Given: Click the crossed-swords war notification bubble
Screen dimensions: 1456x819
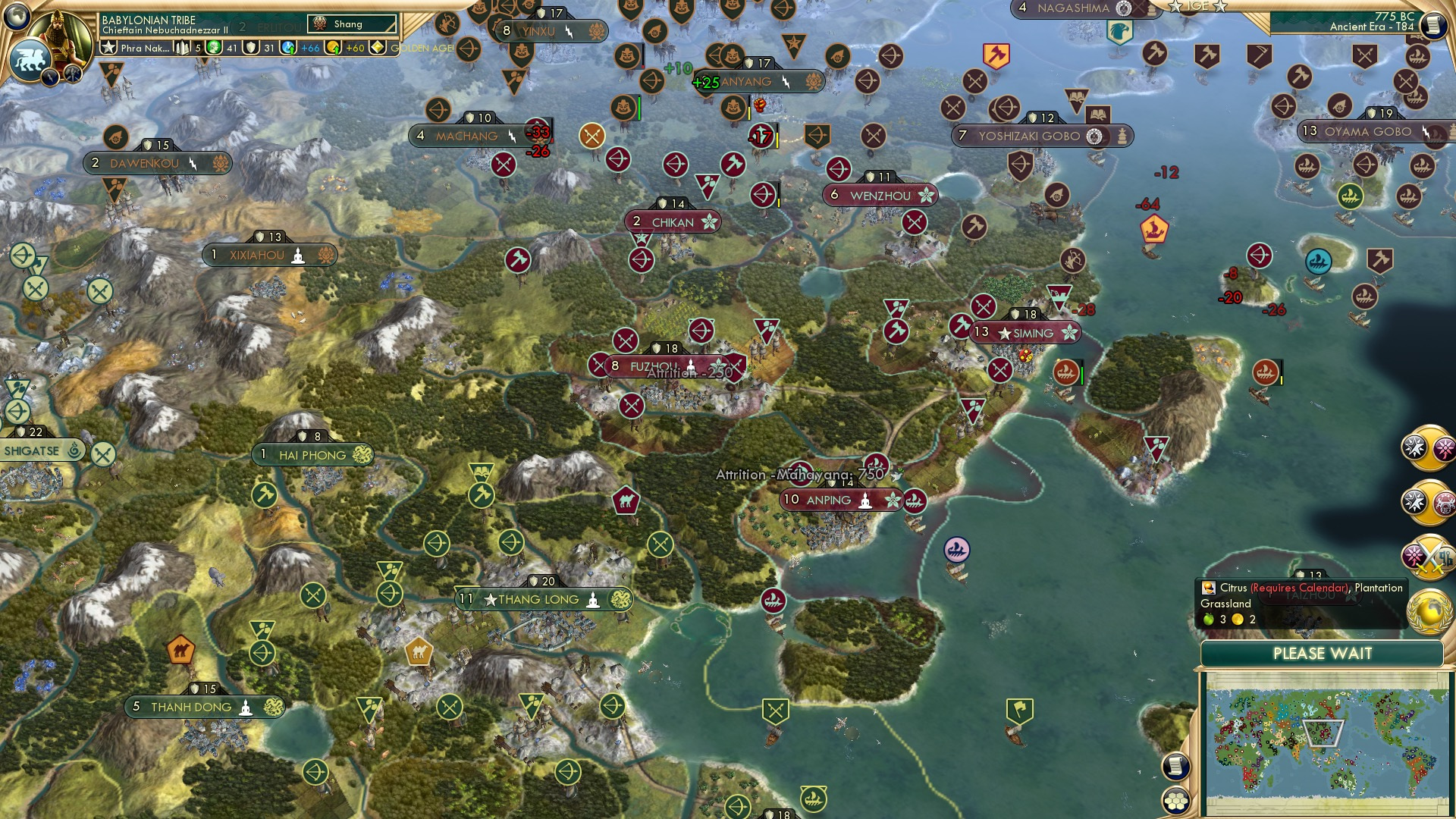Looking at the screenshot, I should [1429, 555].
